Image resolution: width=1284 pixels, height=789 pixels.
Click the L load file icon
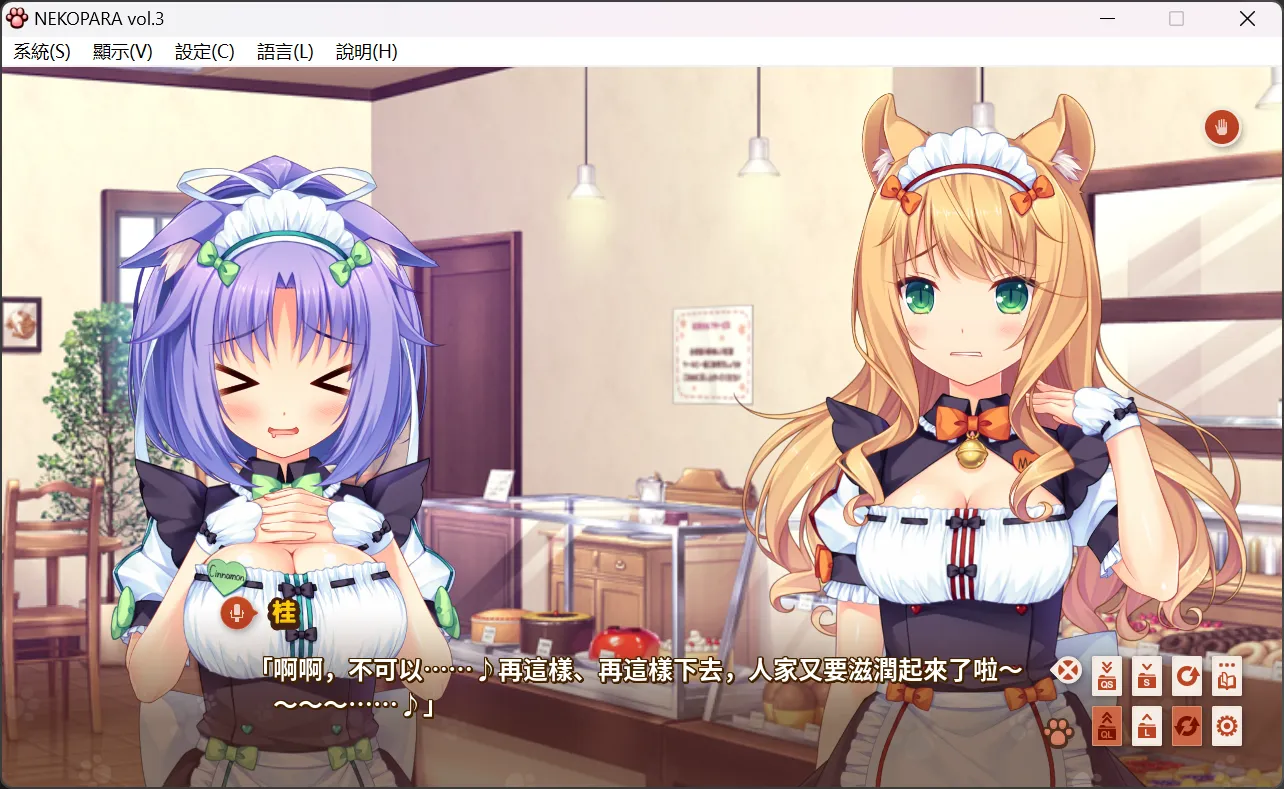[x=1146, y=727]
